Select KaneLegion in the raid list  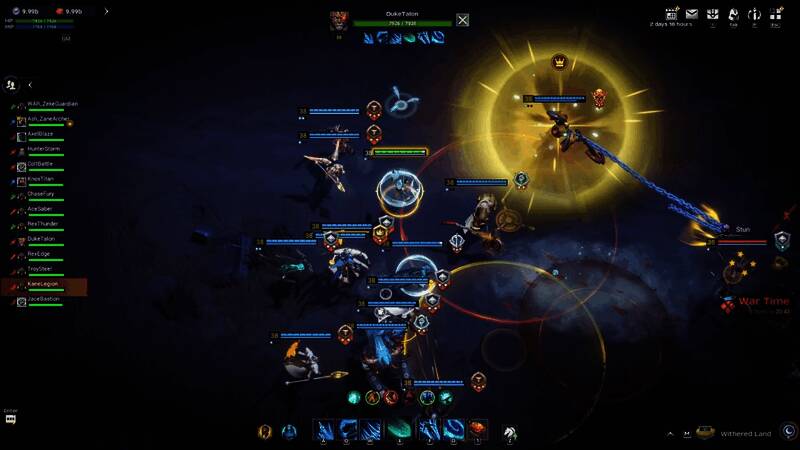44,284
